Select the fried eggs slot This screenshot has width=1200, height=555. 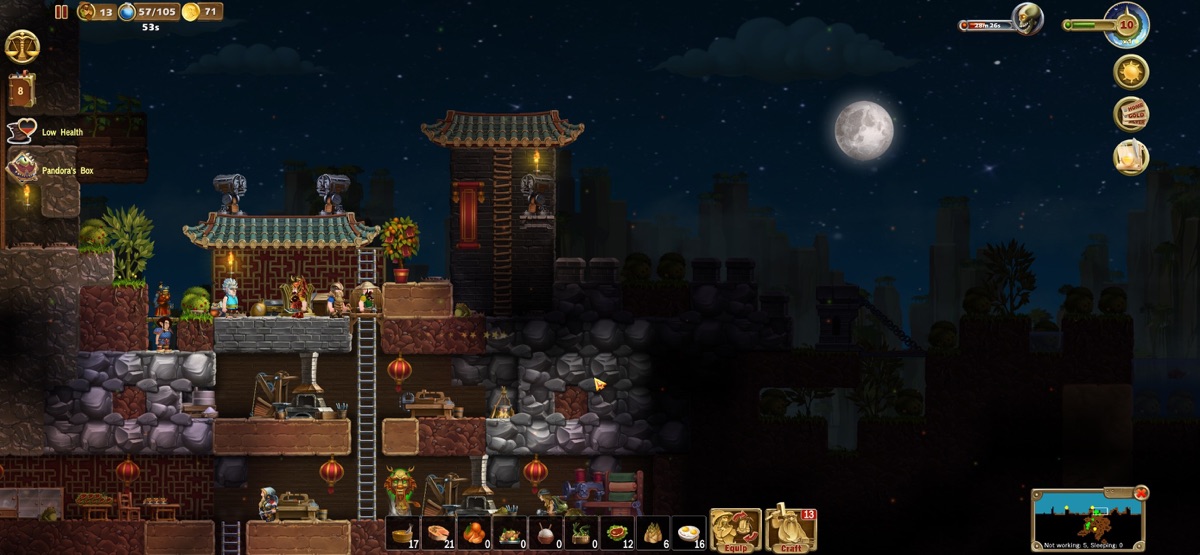pos(690,533)
